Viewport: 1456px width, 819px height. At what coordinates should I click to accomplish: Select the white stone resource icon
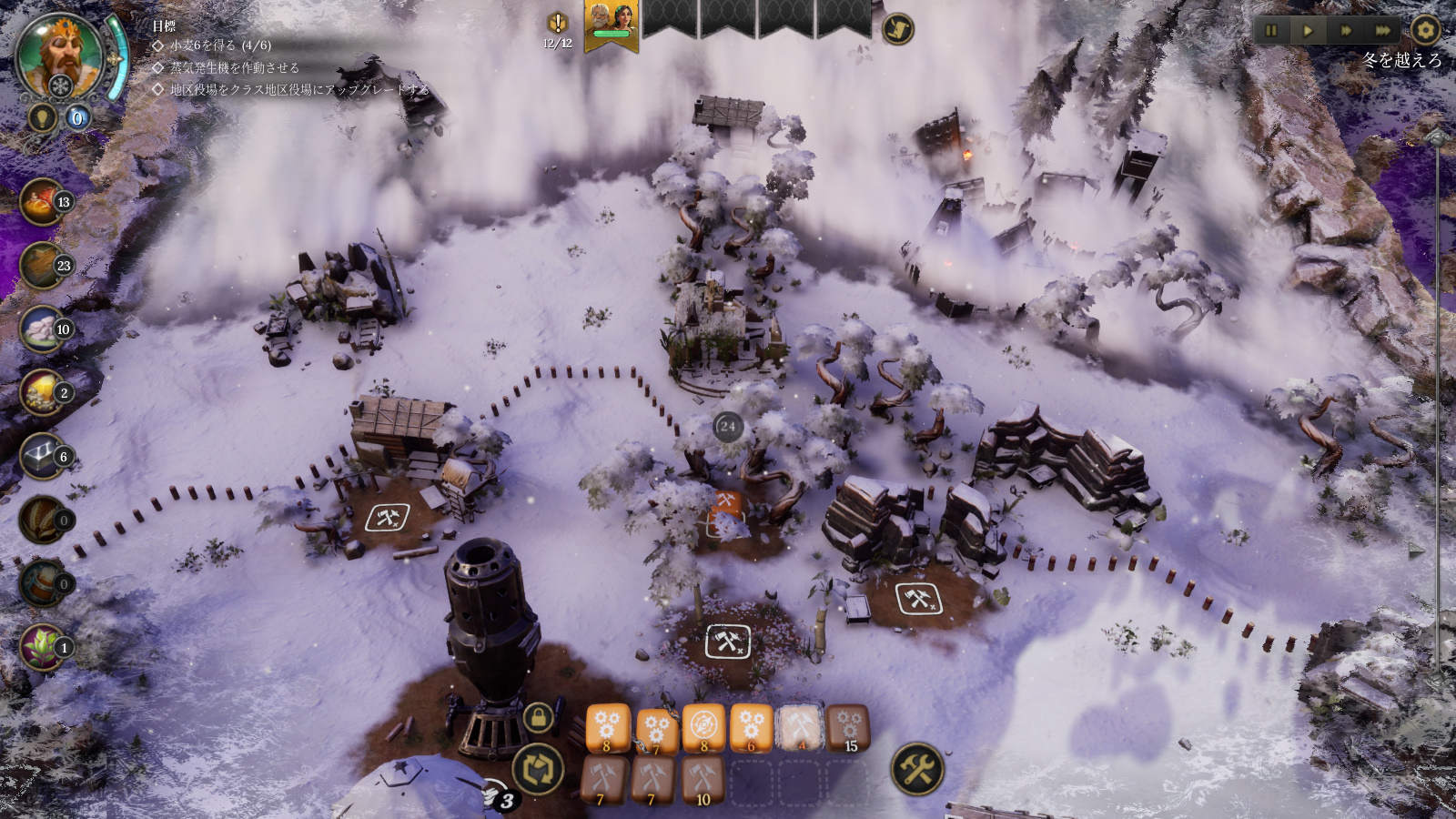pos(43,329)
